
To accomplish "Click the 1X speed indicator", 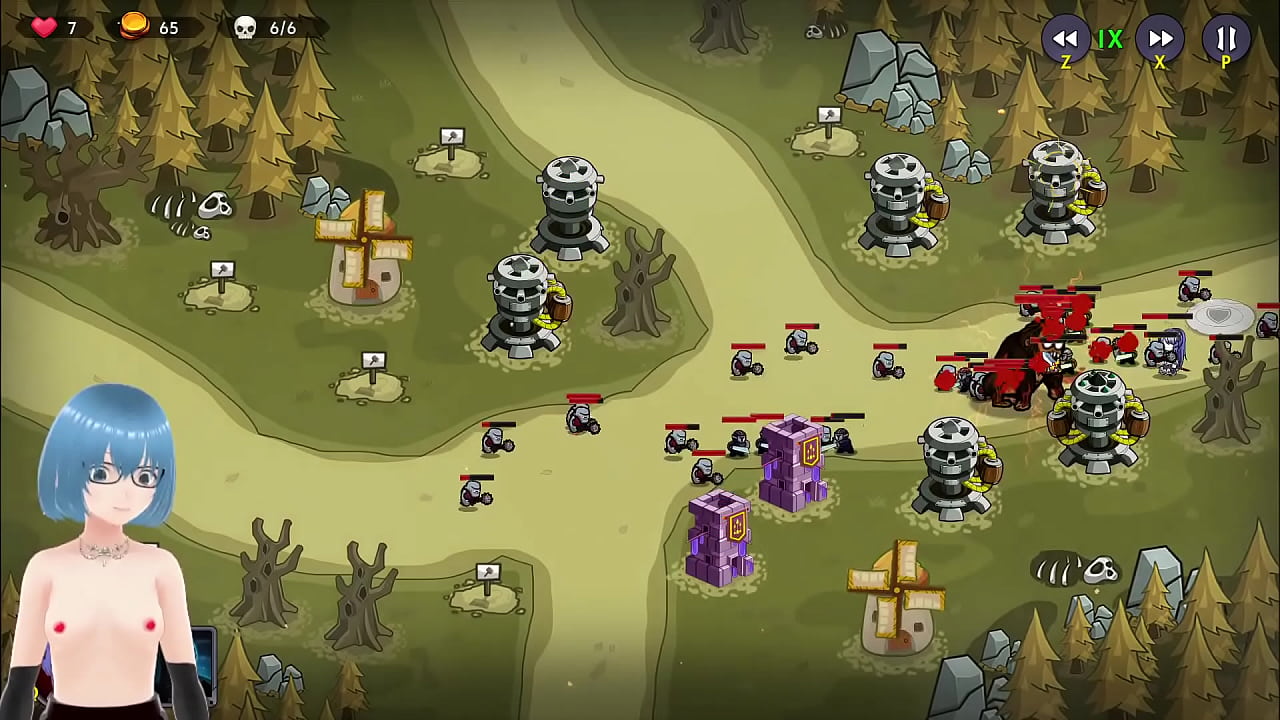I will pos(1112,40).
